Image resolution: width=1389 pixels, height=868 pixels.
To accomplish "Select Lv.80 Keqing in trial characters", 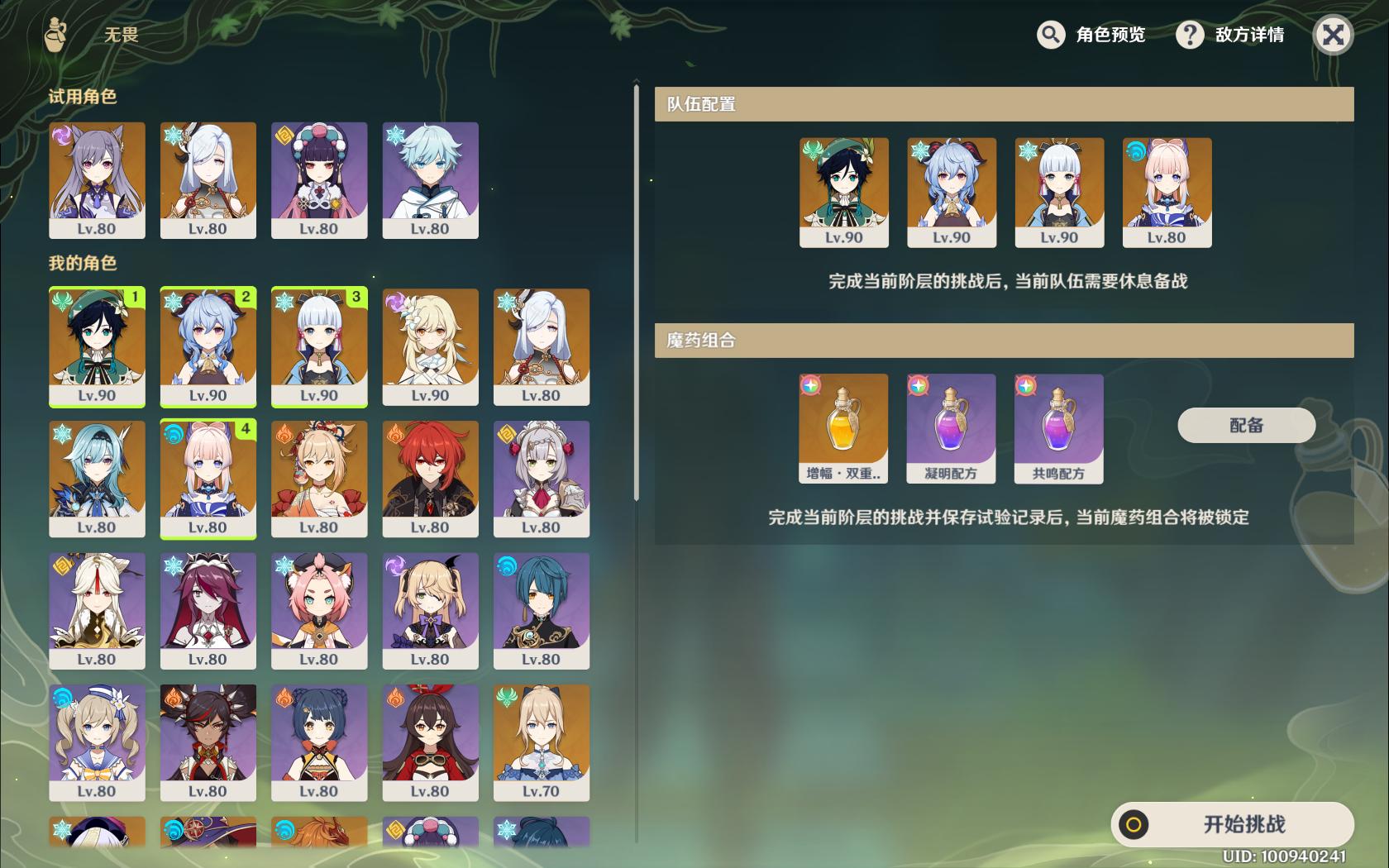I will click(97, 180).
